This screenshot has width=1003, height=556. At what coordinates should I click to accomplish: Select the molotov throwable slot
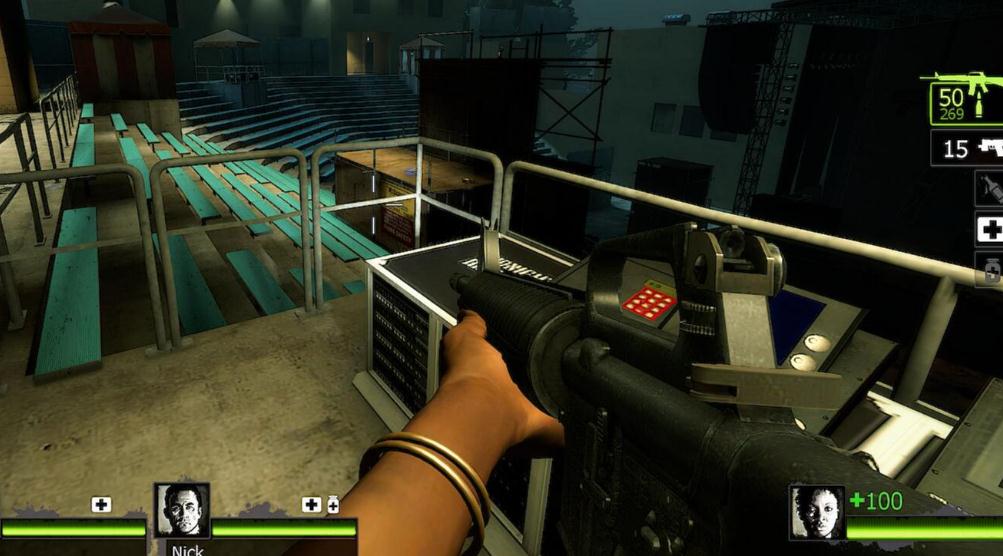tap(989, 189)
